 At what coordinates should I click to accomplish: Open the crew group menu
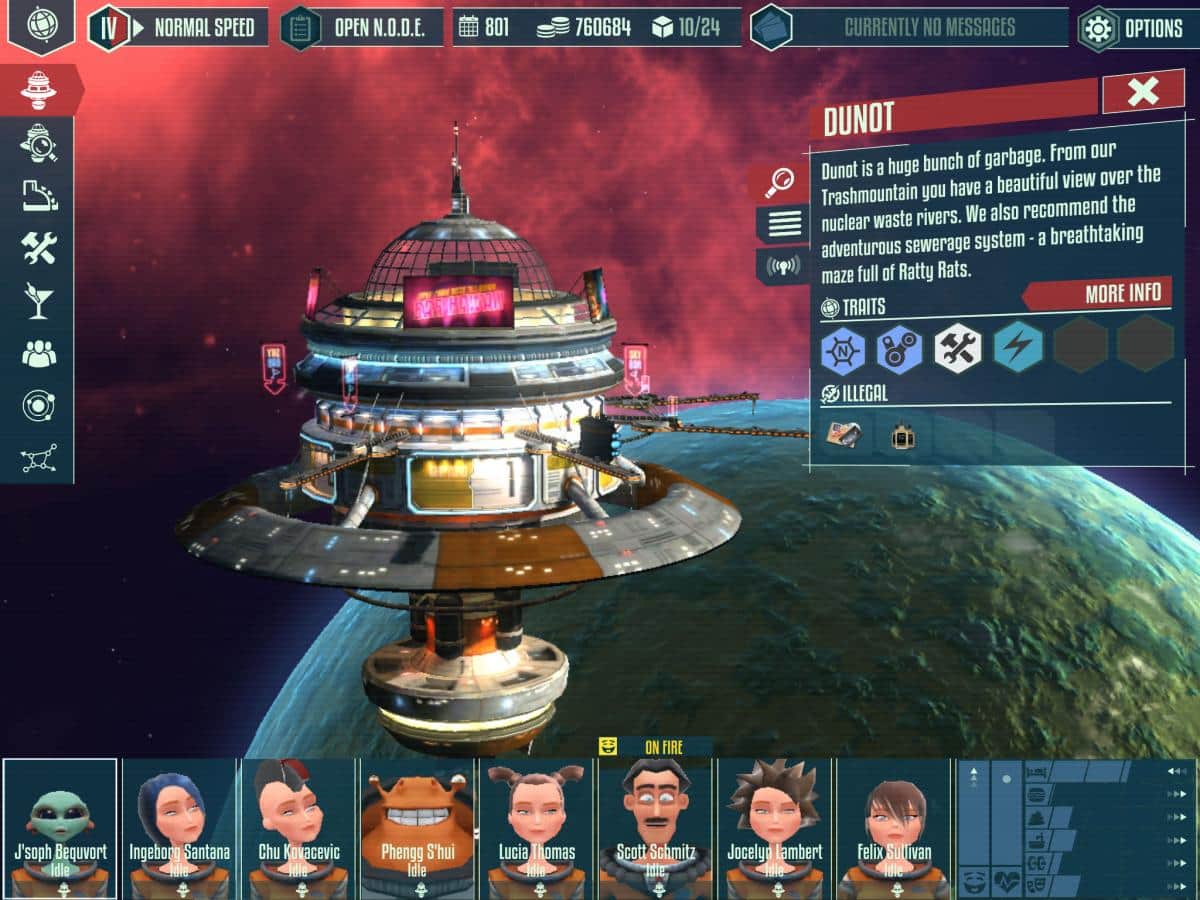click(38, 353)
